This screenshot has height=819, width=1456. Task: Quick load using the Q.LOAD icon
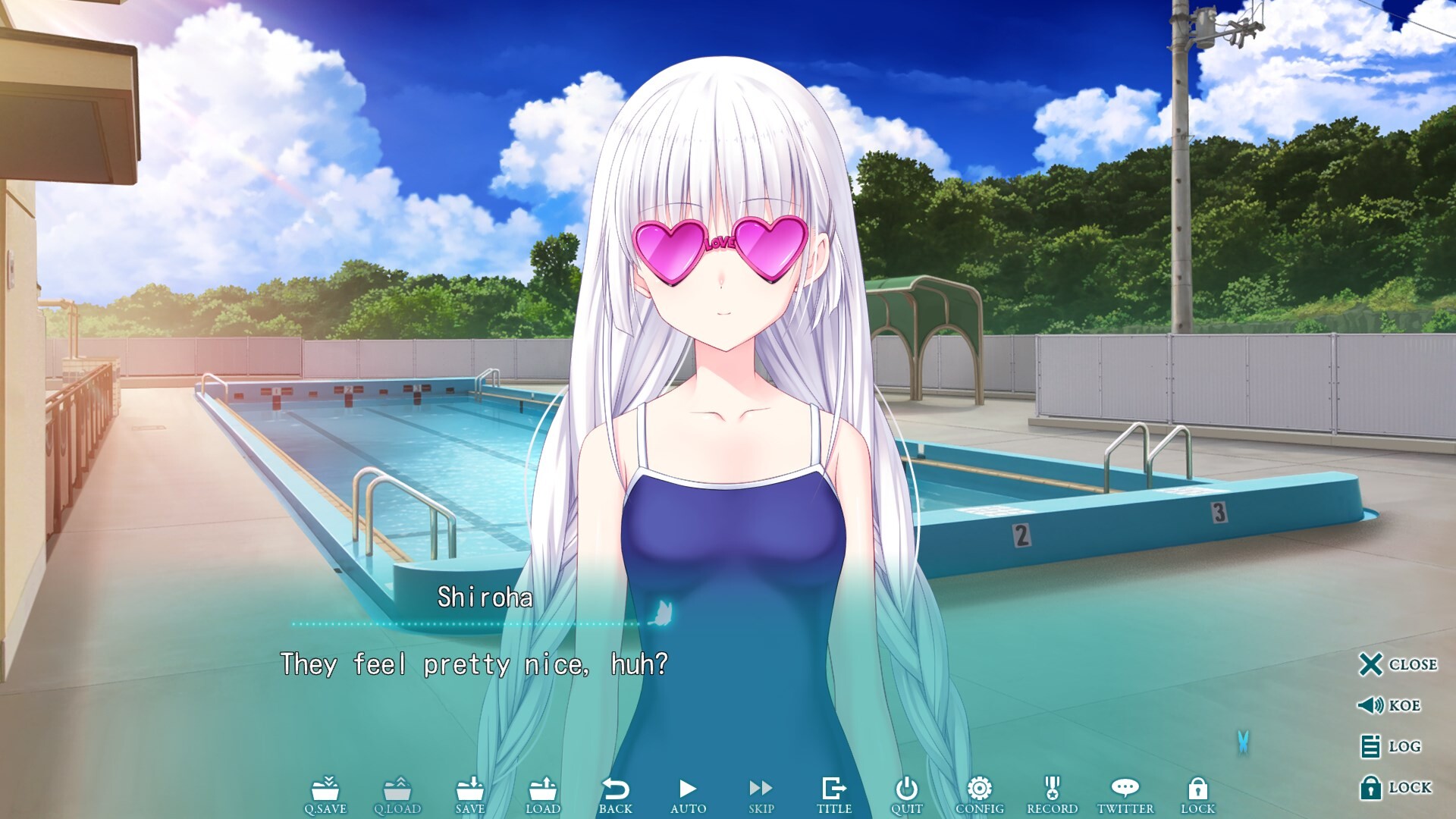(400, 793)
